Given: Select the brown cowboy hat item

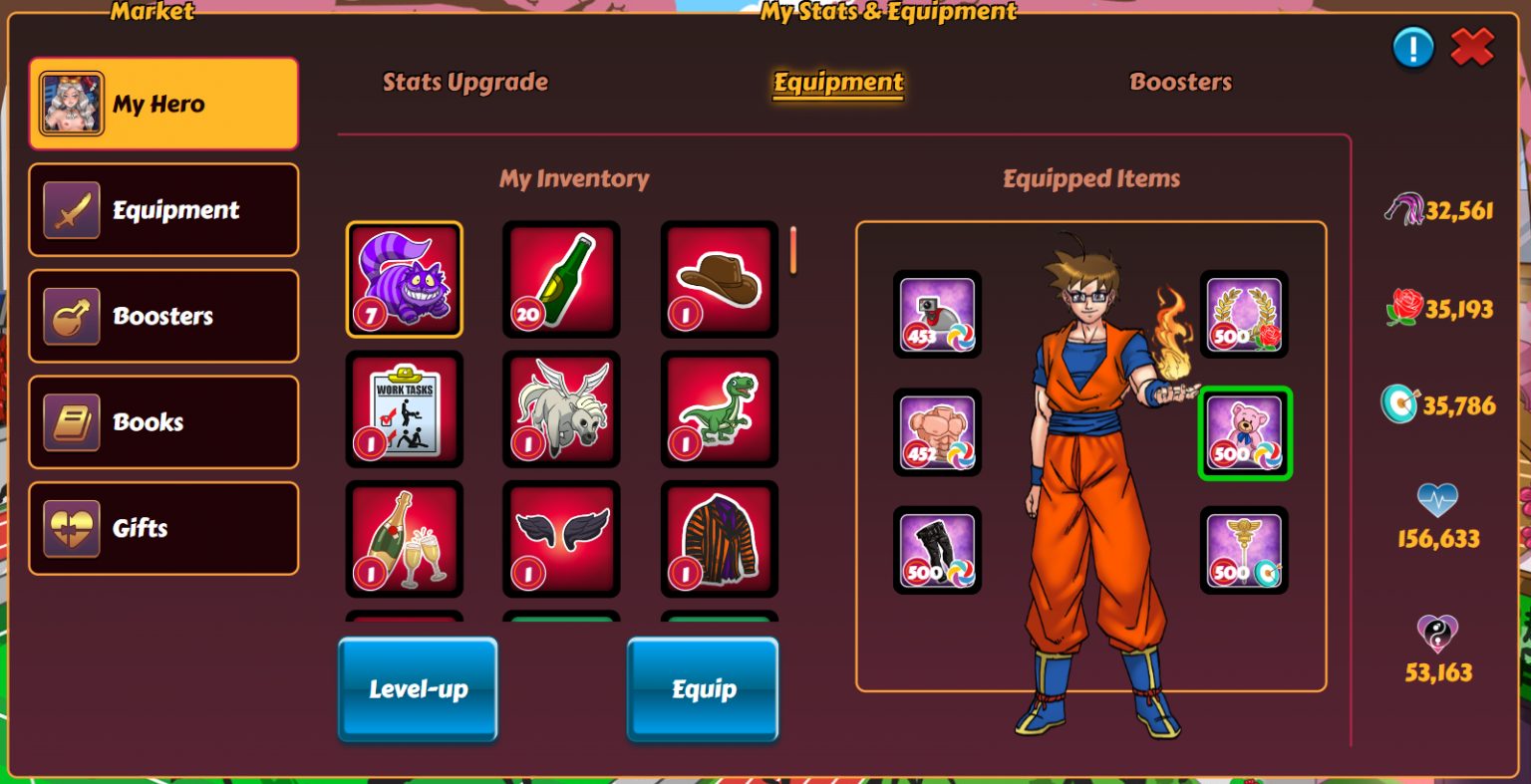Looking at the screenshot, I should pos(719,280).
